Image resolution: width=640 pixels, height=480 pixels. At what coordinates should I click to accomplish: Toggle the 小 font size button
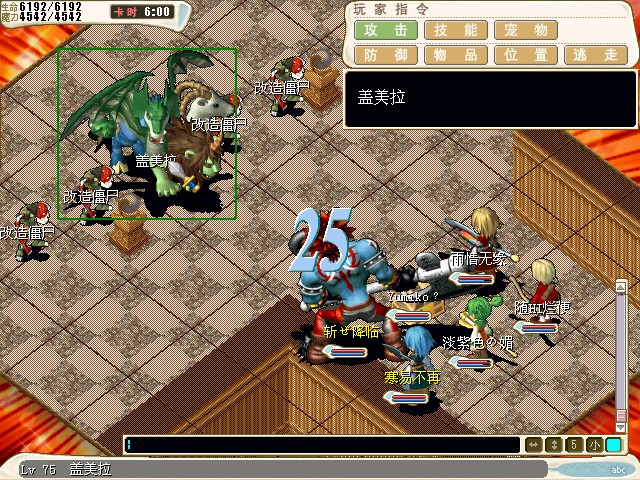click(x=594, y=445)
